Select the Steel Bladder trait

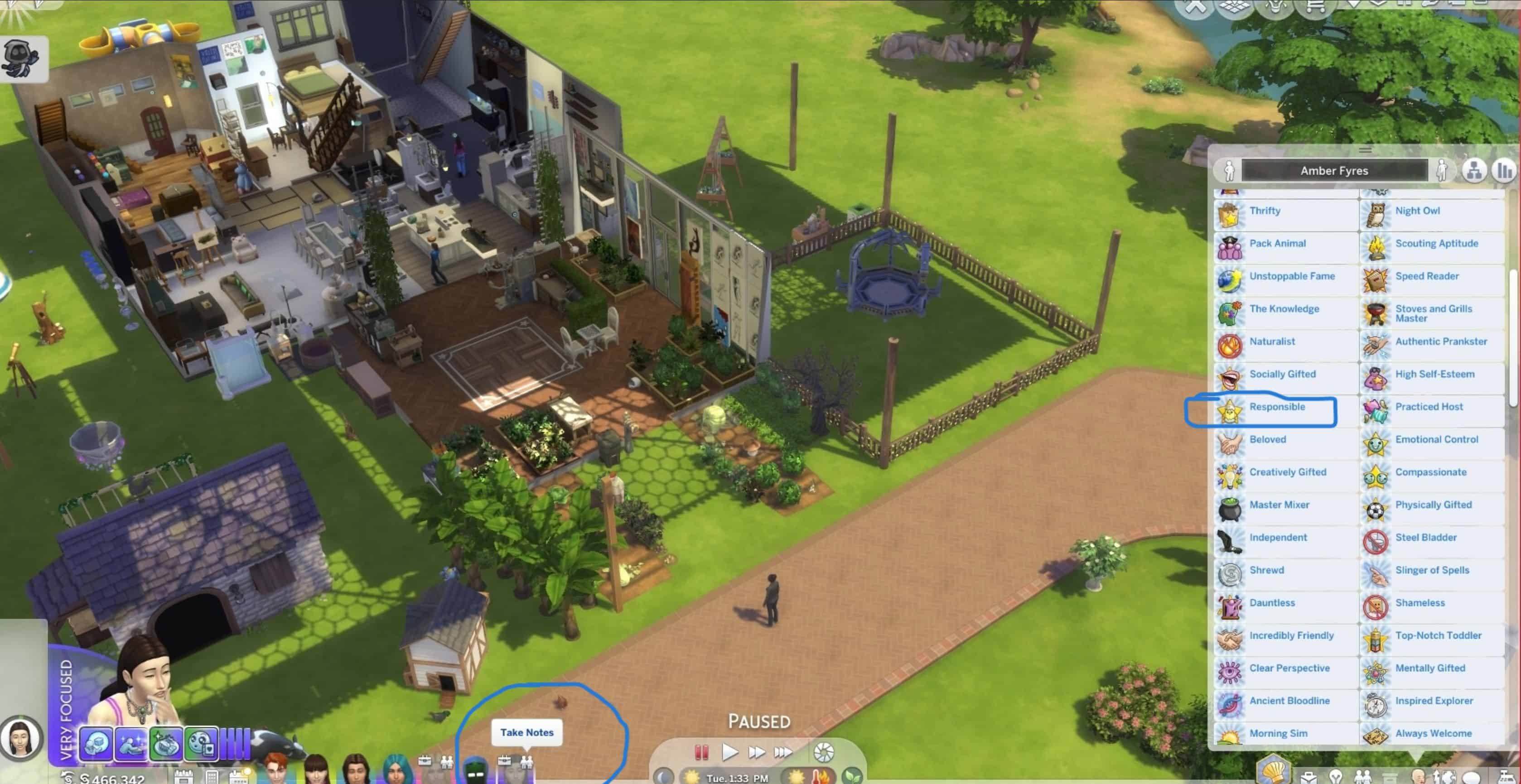click(1425, 538)
